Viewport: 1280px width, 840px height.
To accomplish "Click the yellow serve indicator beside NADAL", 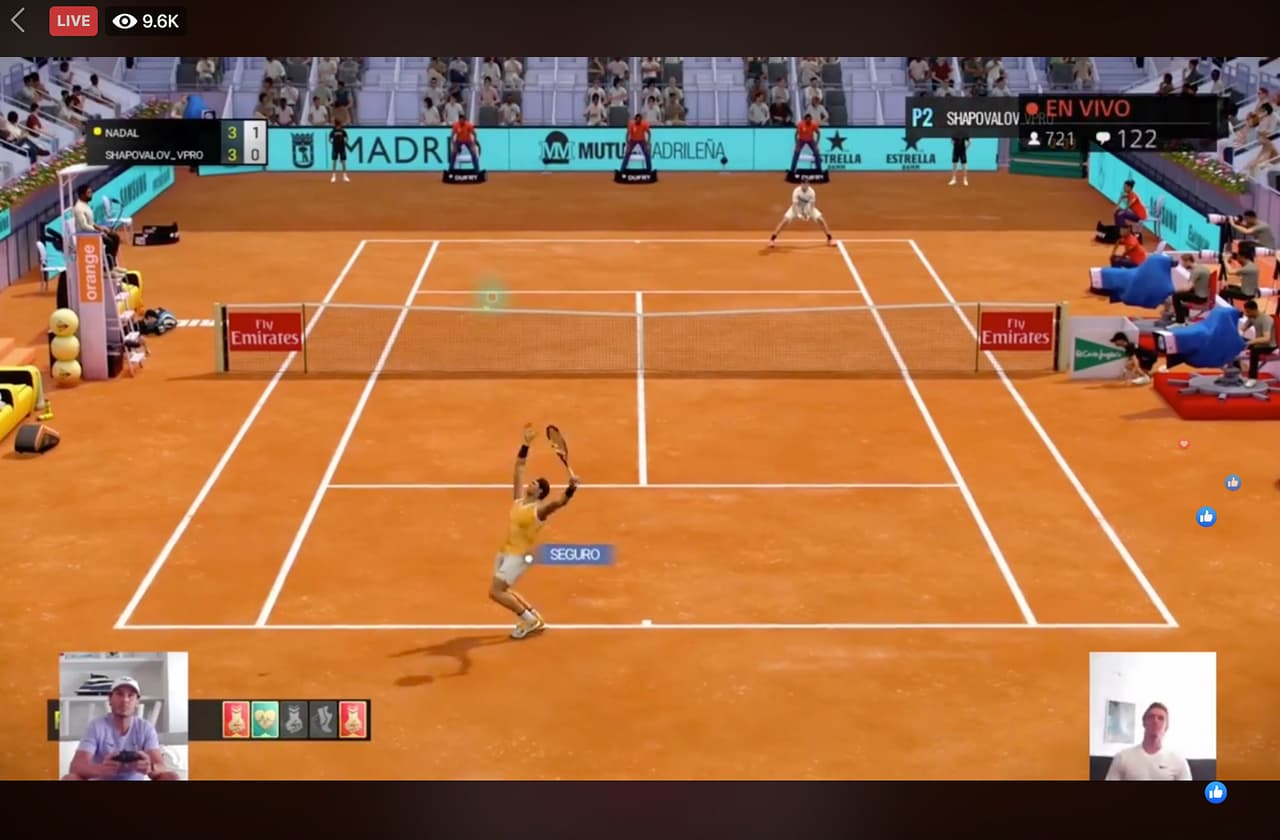I will [95, 131].
